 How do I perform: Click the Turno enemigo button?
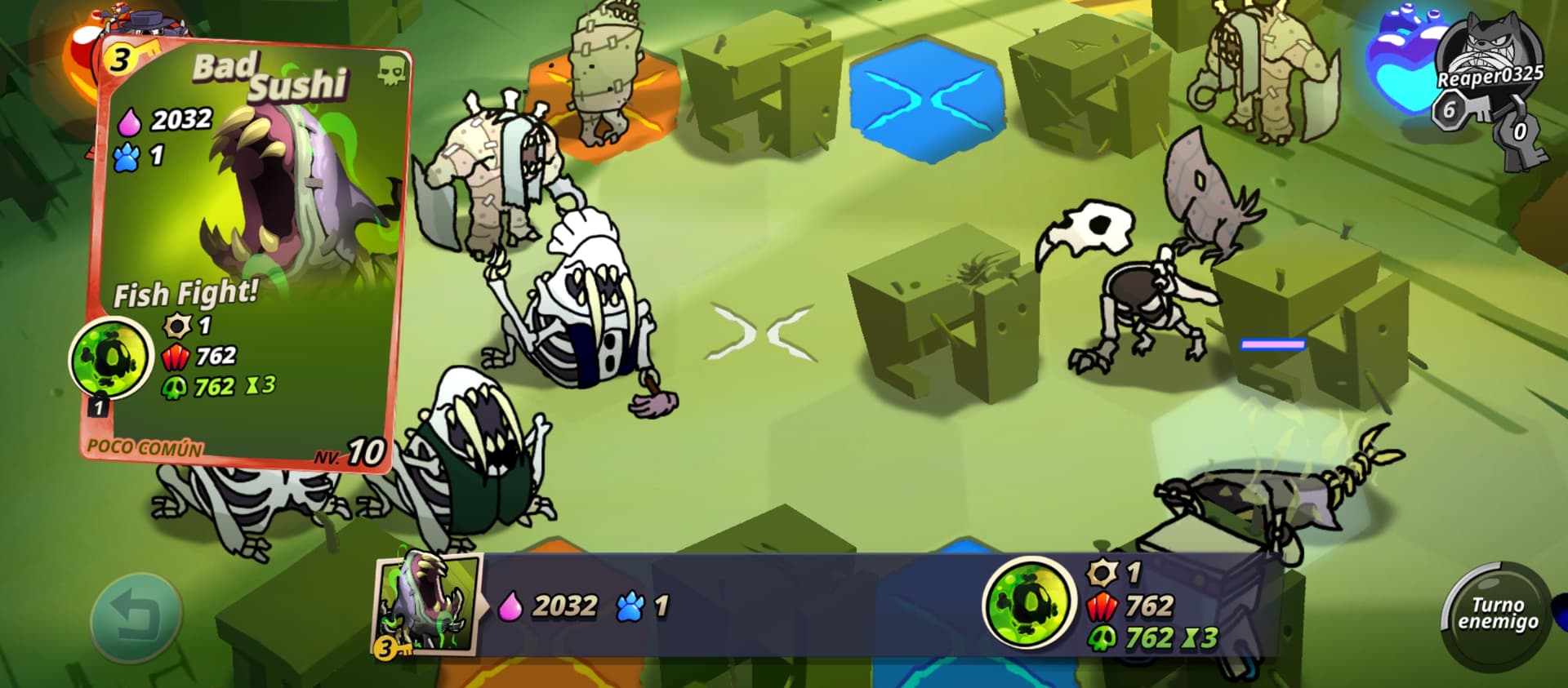tap(1497, 614)
